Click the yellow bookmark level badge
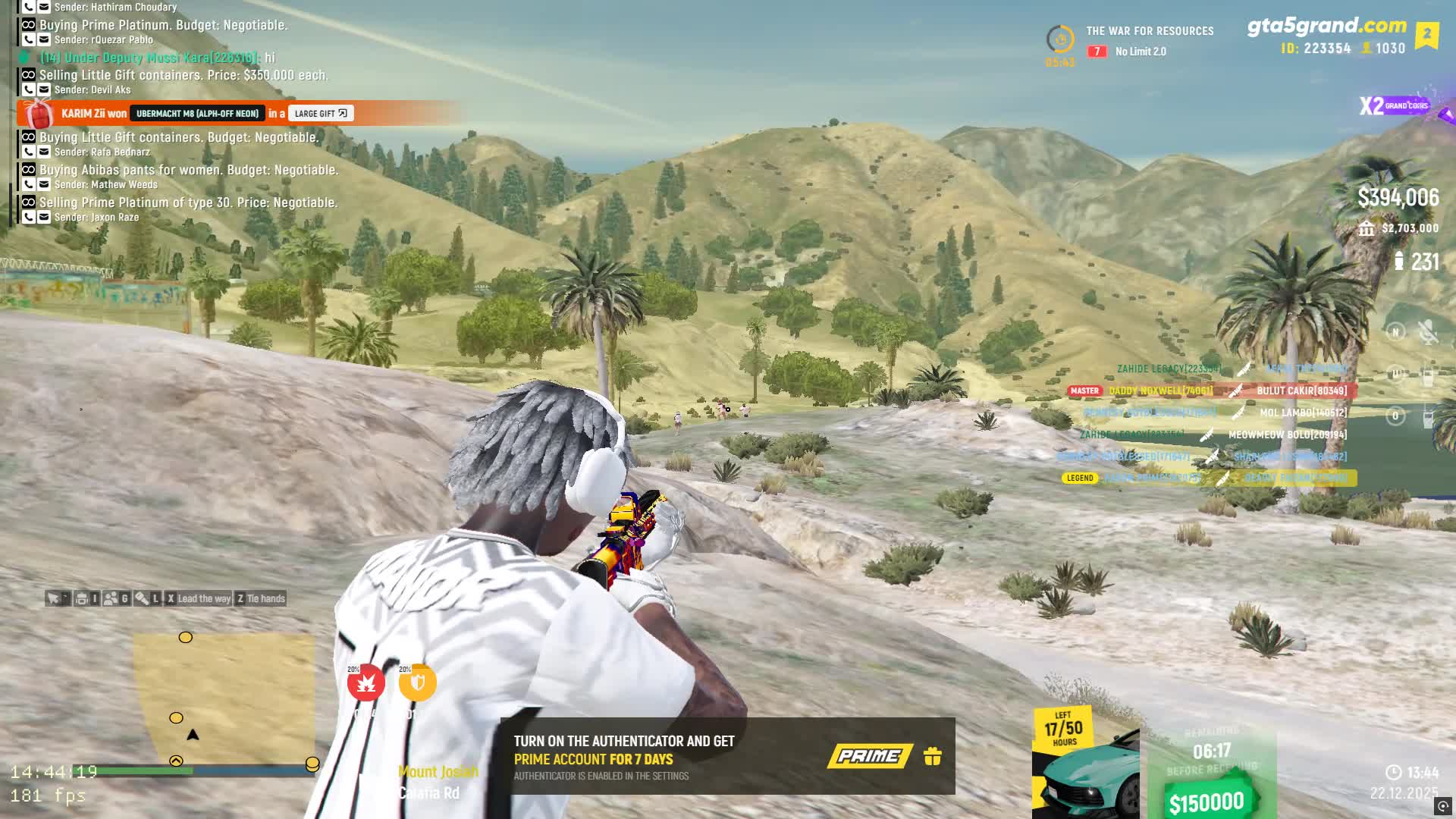Viewport: 1456px width, 819px height. [1427, 34]
